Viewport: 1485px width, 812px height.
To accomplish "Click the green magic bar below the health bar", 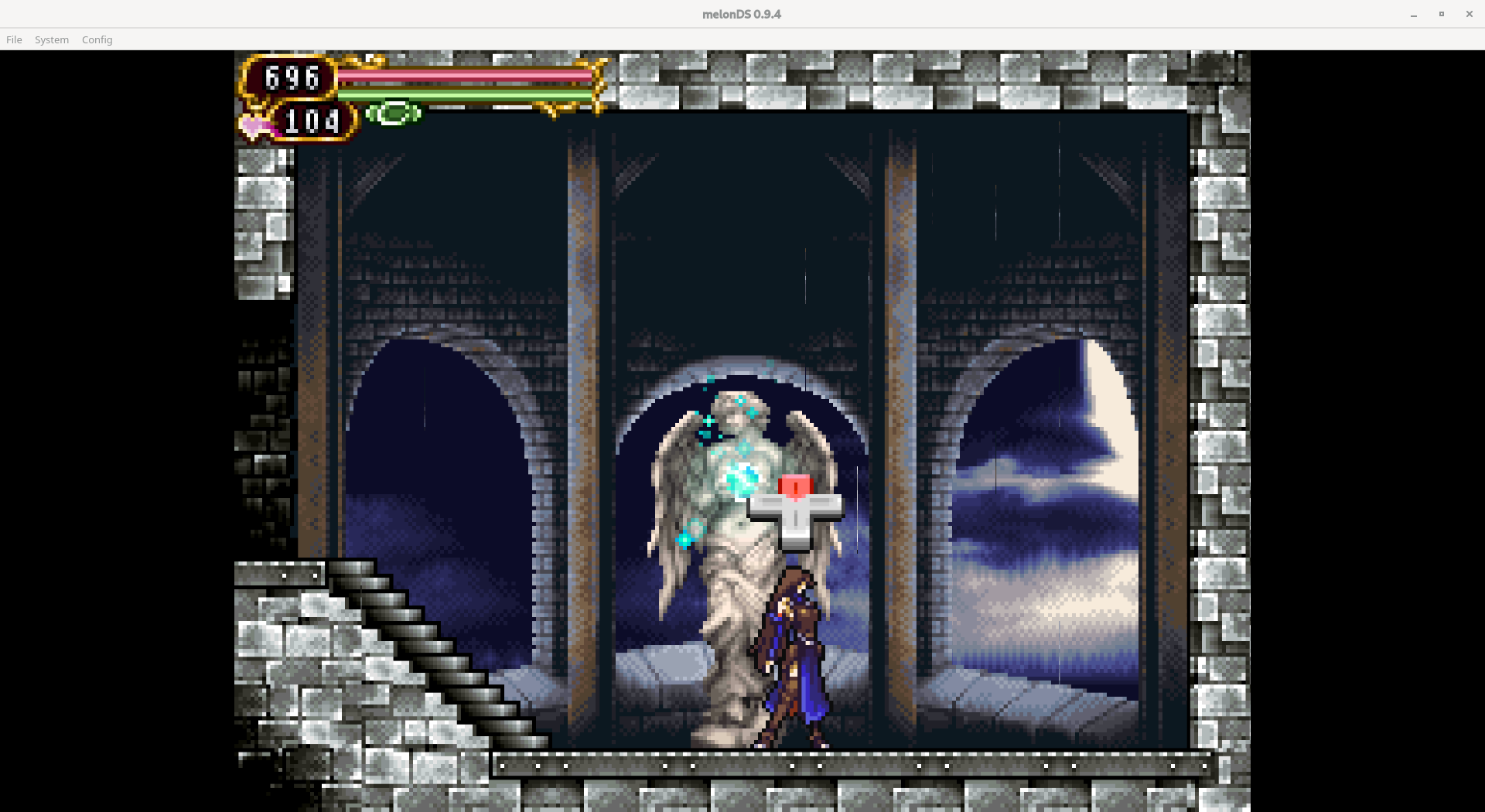I will pos(464,96).
